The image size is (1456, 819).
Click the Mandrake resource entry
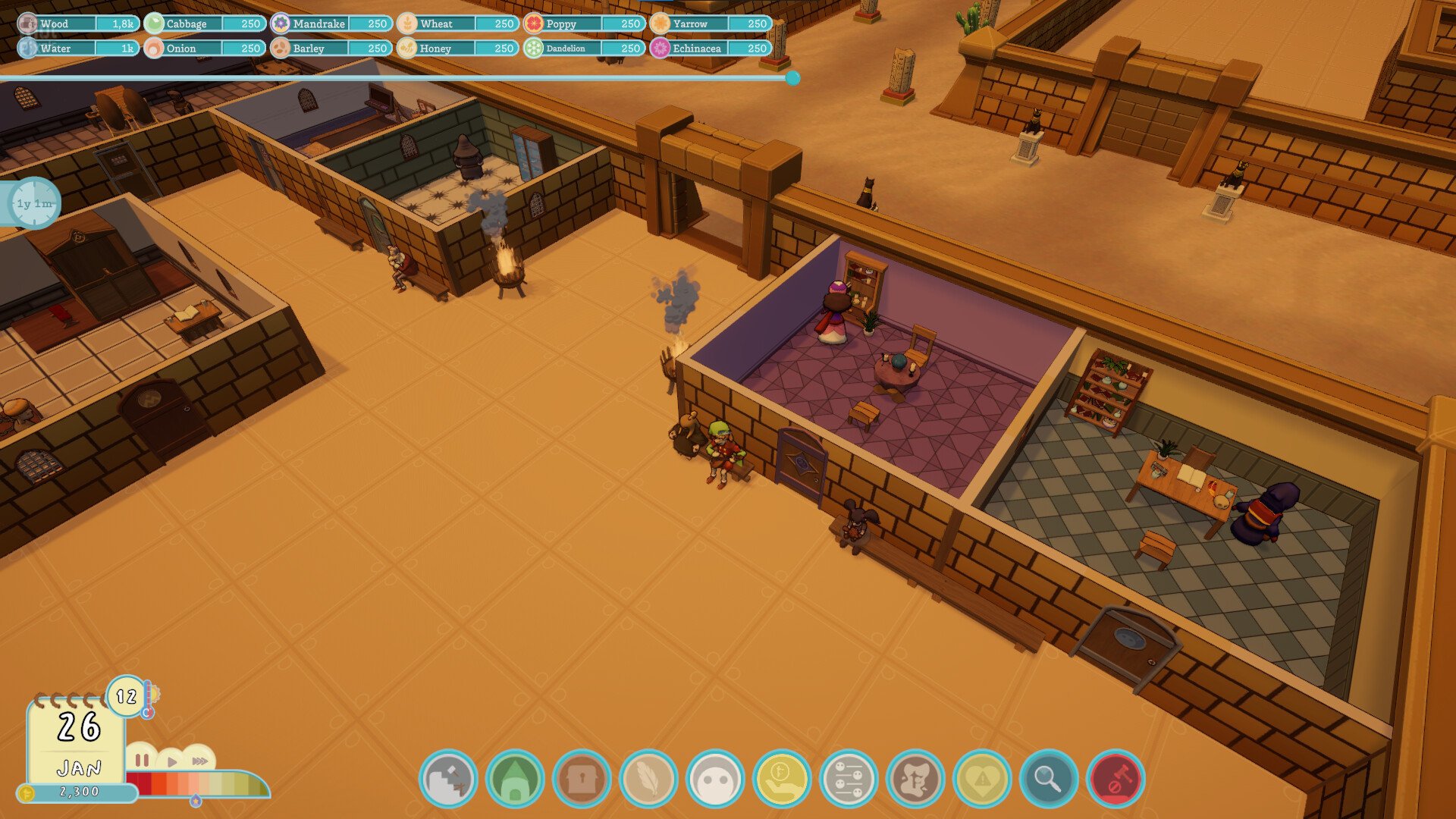(x=331, y=24)
